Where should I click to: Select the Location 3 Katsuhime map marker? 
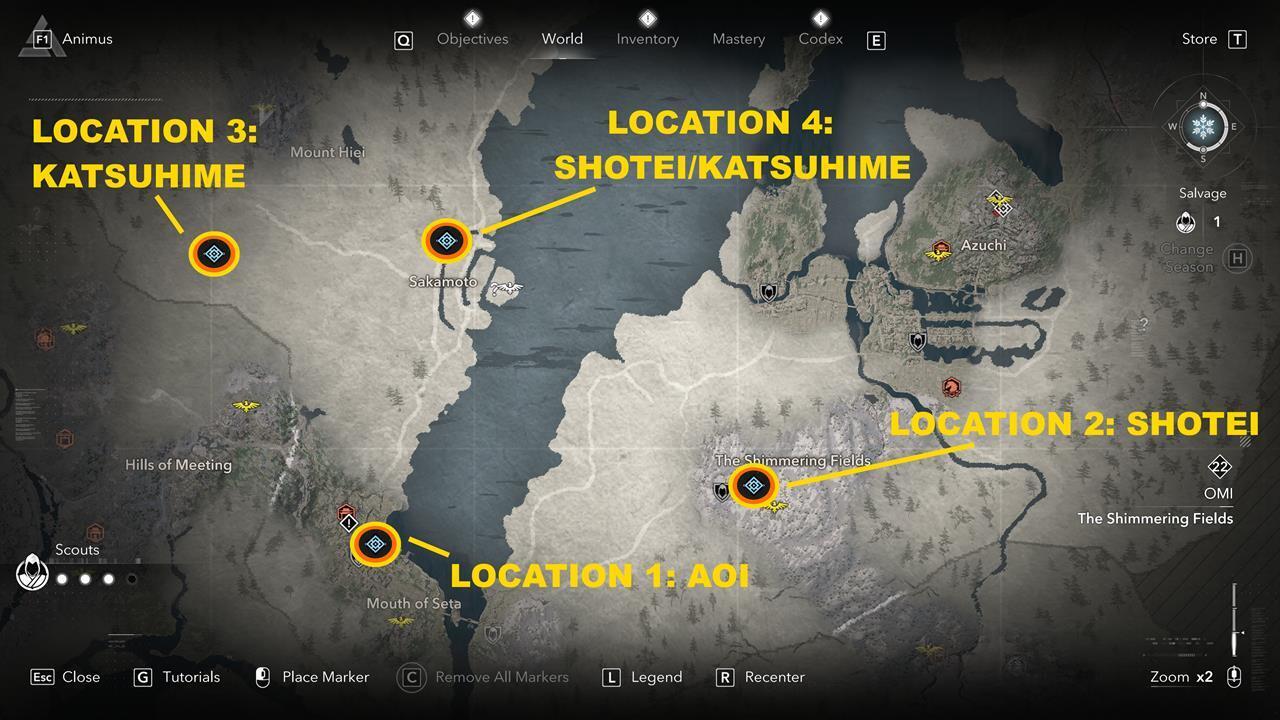point(214,255)
